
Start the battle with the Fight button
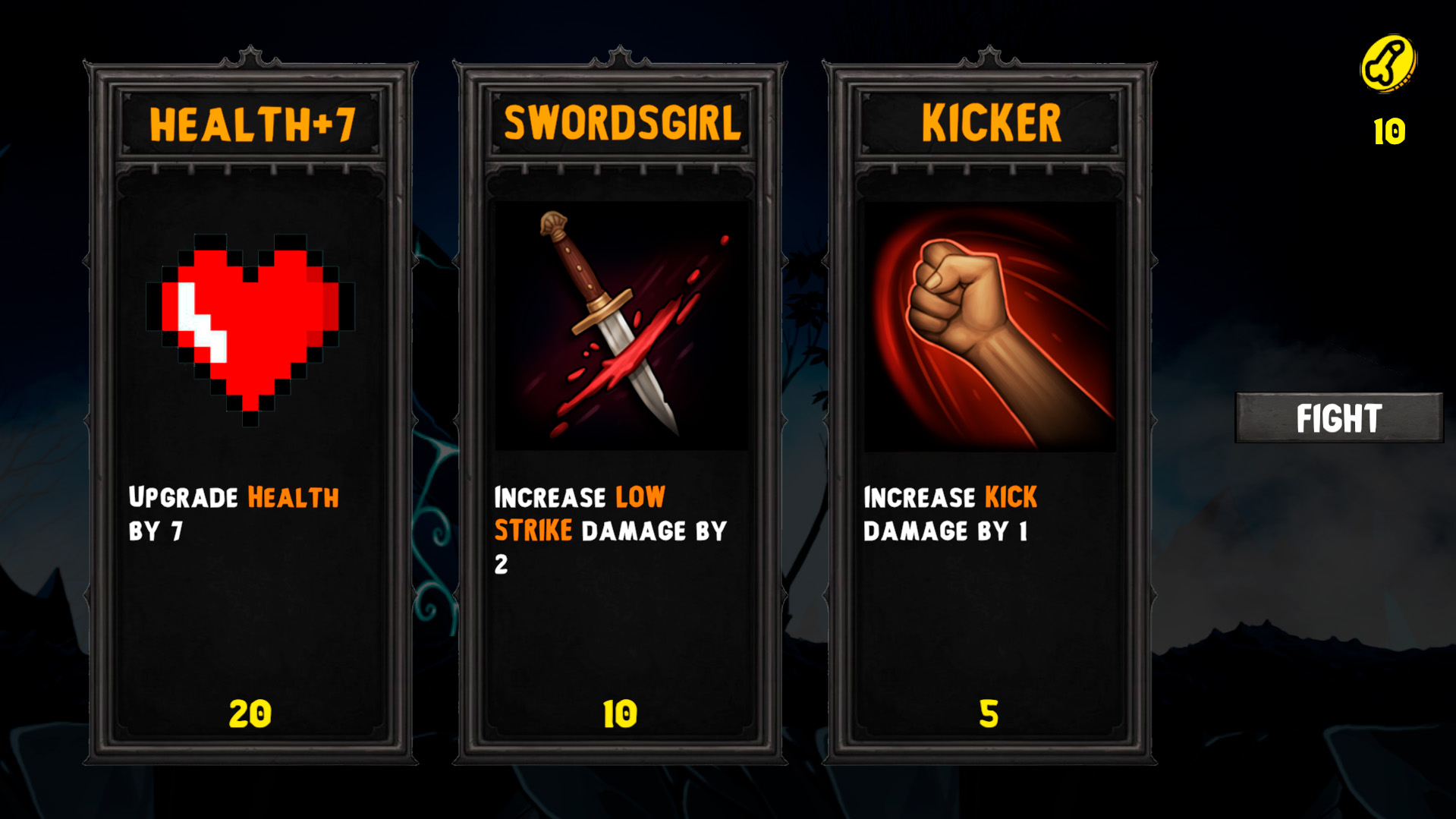click(1338, 417)
